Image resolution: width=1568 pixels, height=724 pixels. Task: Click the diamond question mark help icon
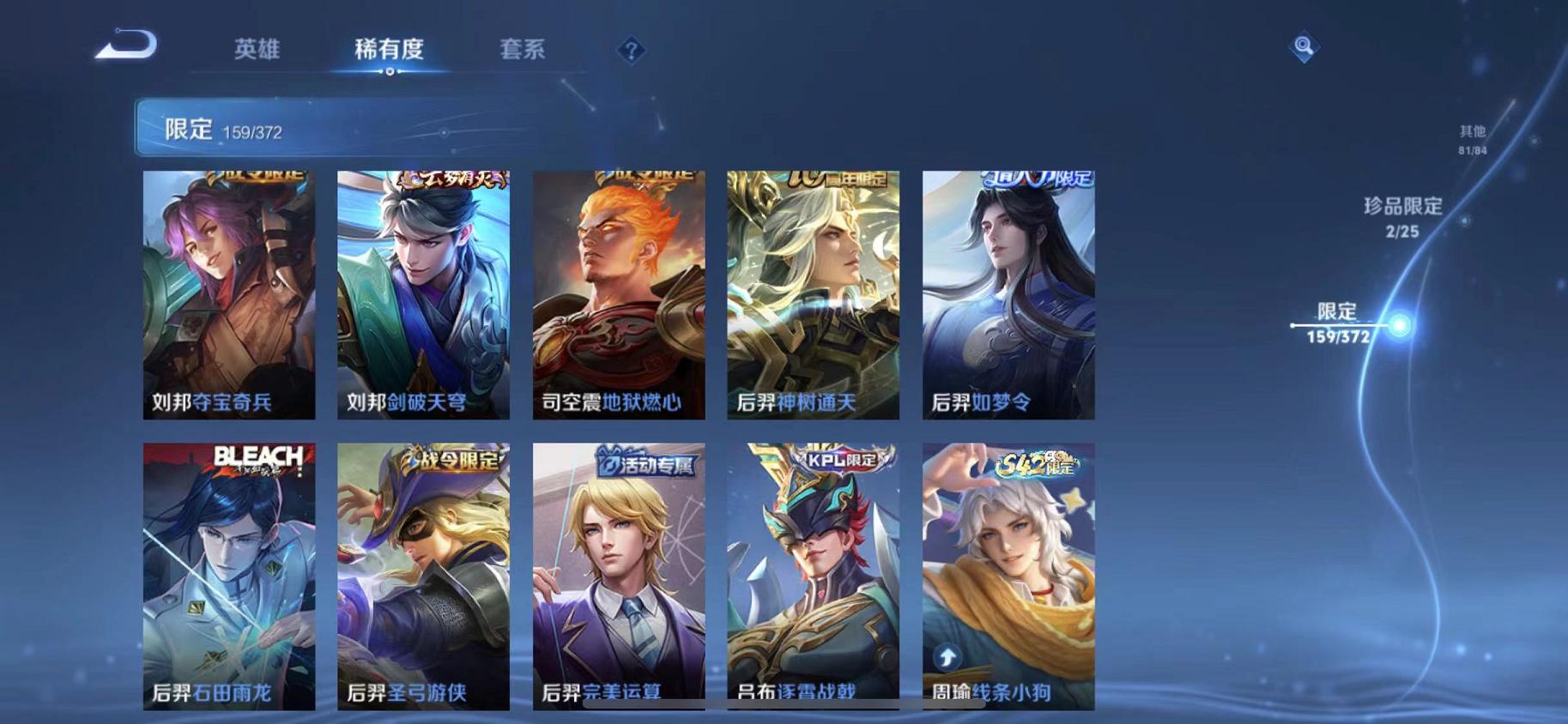631,51
